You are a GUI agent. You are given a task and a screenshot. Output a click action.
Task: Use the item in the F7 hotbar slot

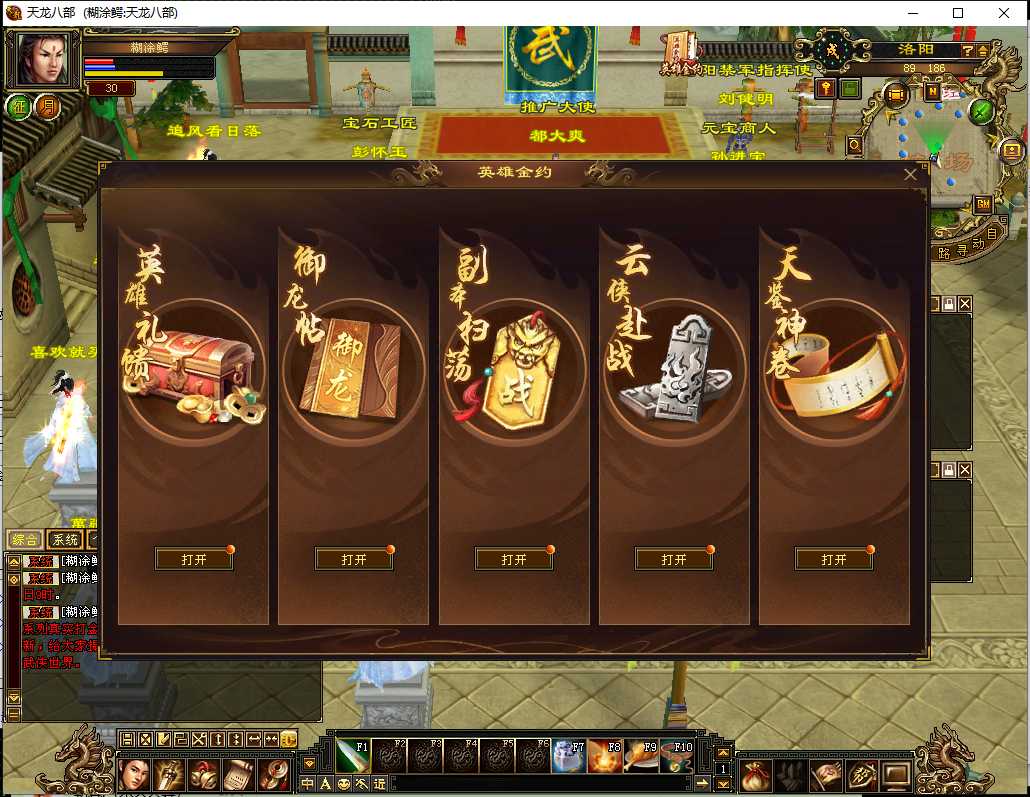click(569, 757)
